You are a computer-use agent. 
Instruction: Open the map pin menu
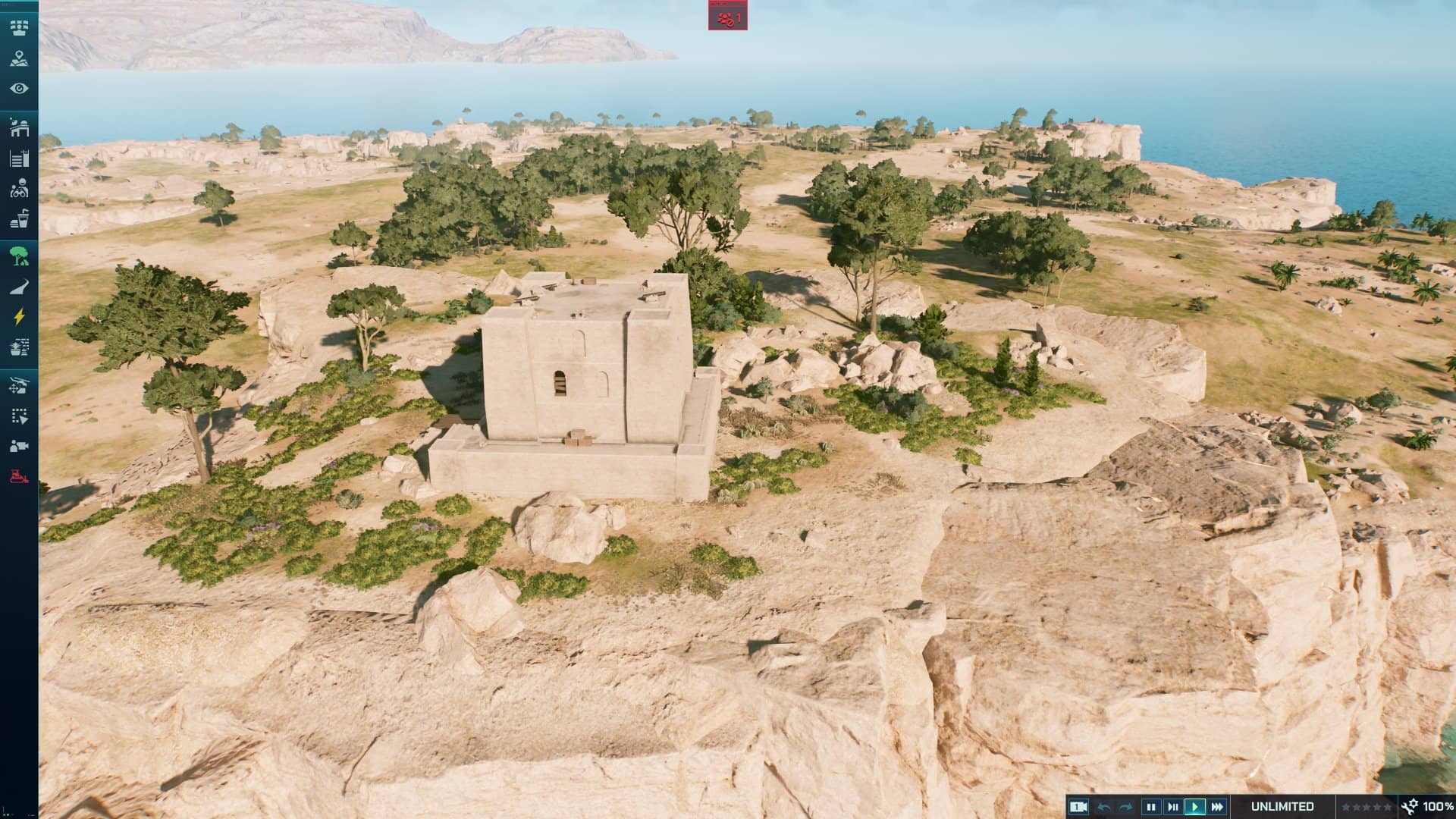click(19, 59)
